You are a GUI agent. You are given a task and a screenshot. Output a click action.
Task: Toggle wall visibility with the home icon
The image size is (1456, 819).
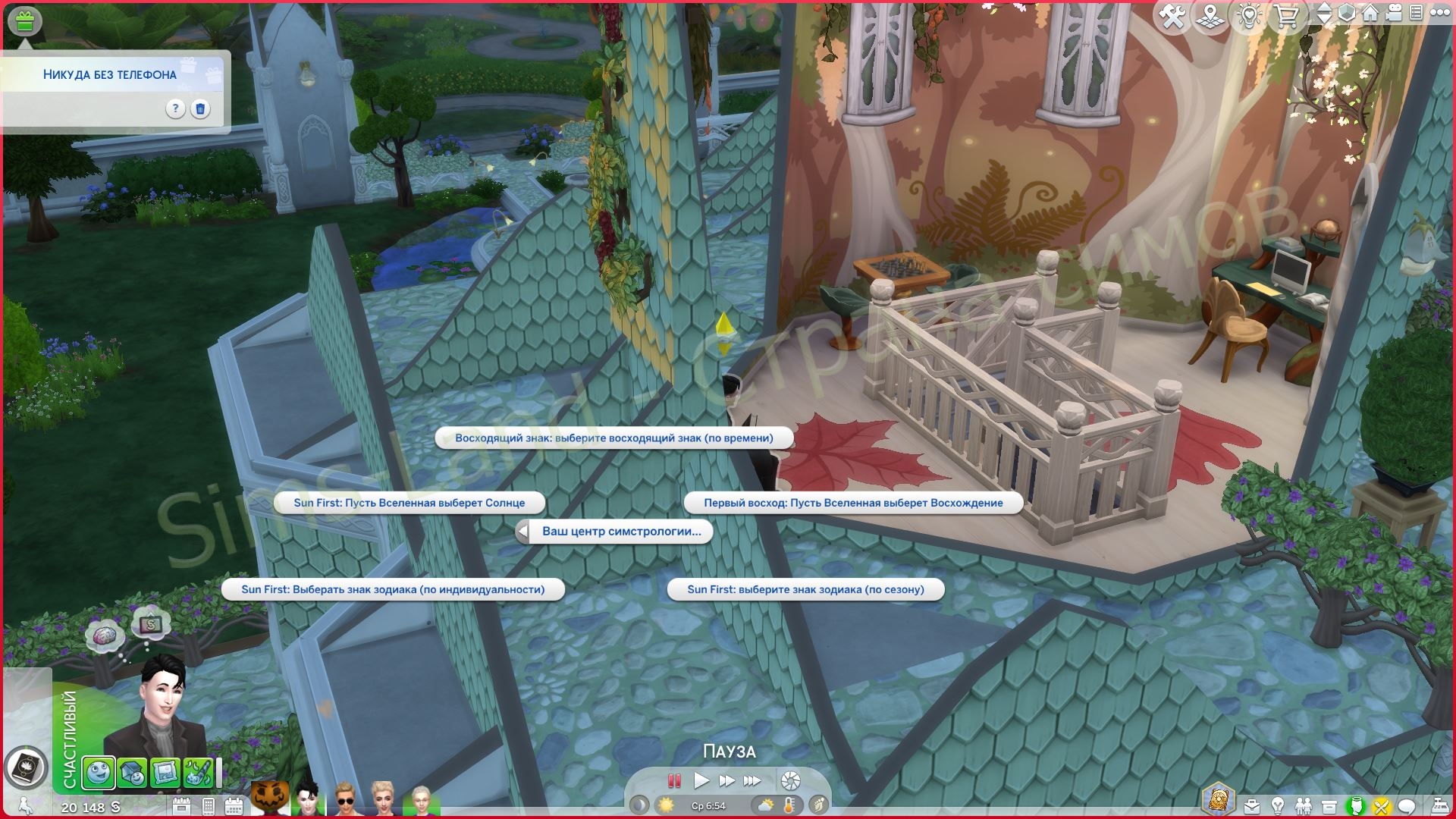tap(1371, 13)
